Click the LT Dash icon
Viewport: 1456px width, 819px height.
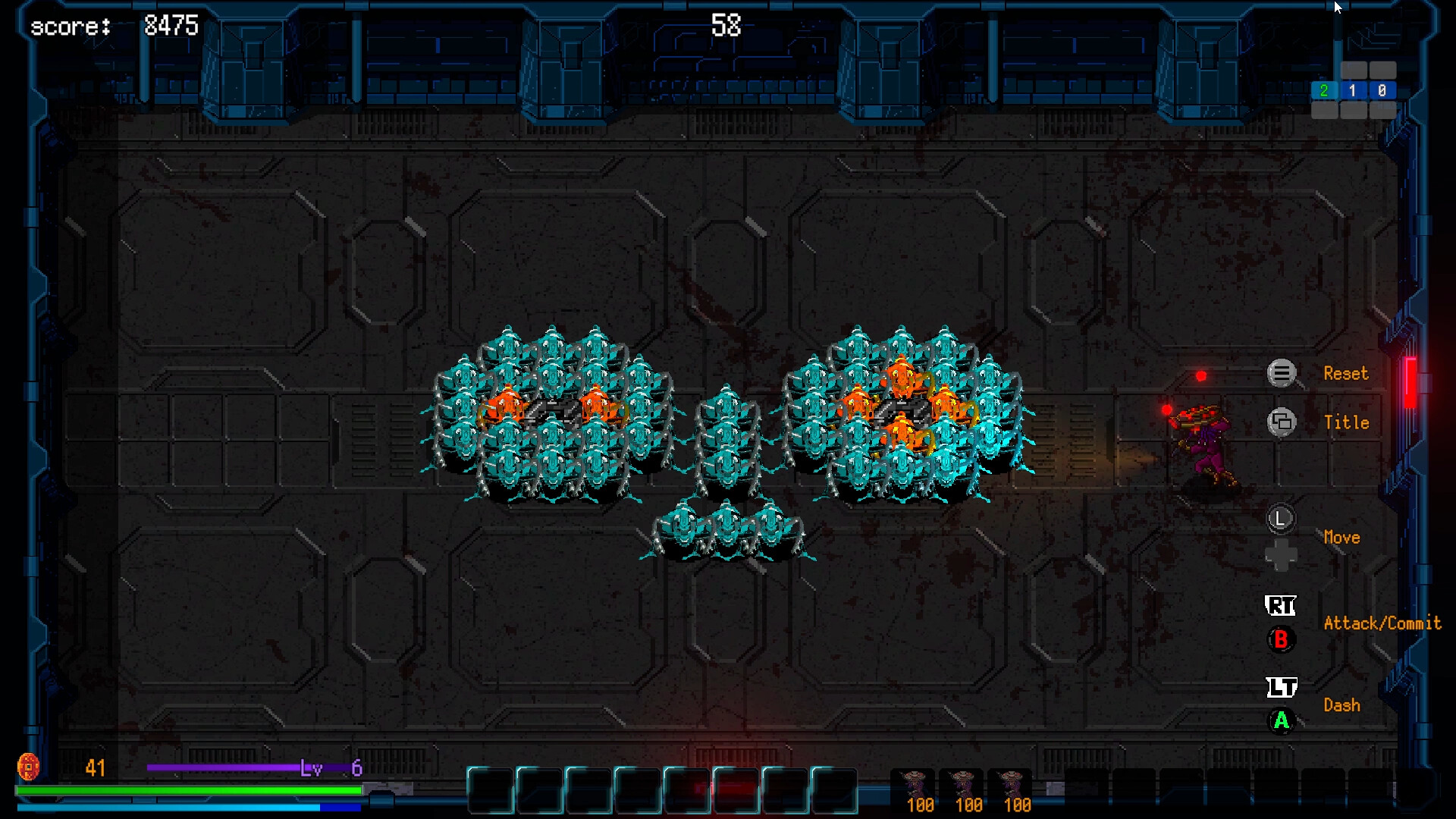(x=1280, y=688)
